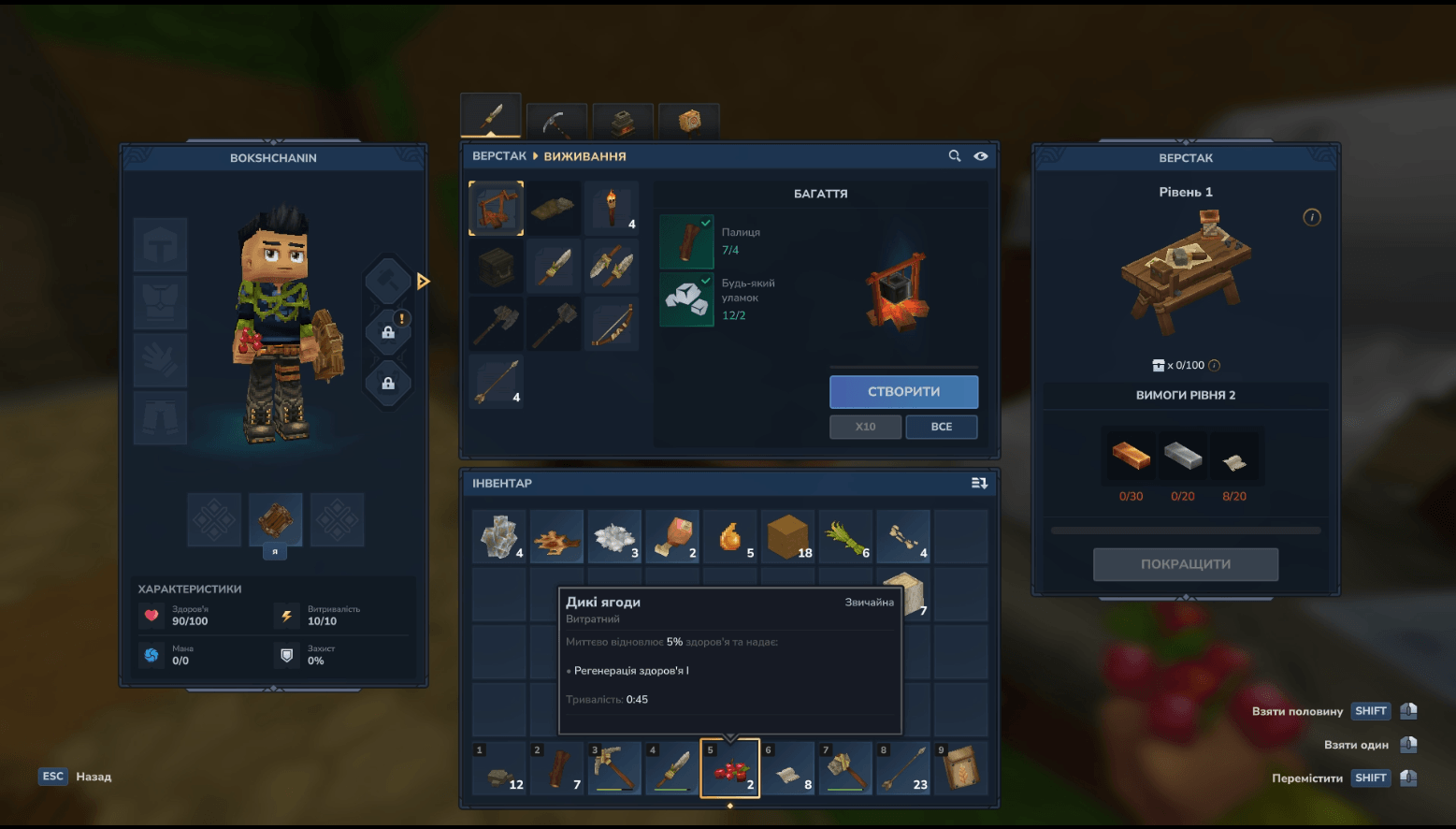
Task: Open the crafting recipe search
Action: pyautogui.click(x=955, y=156)
